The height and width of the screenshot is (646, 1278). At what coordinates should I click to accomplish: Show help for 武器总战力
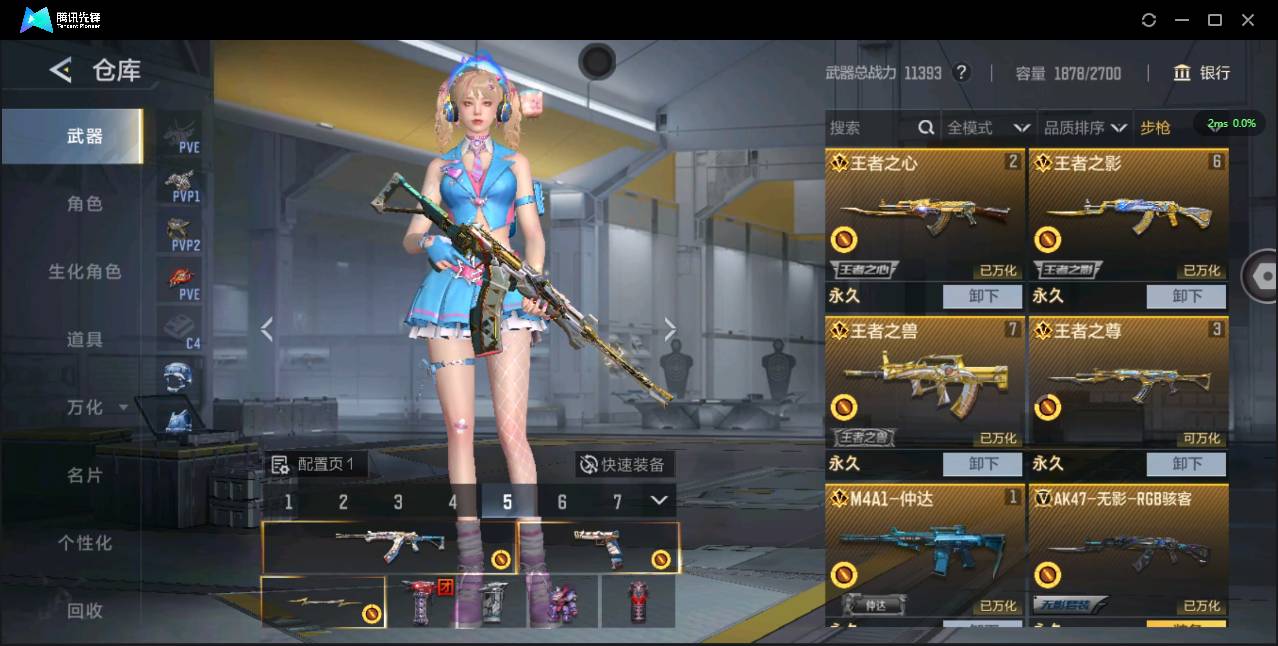point(962,73)
